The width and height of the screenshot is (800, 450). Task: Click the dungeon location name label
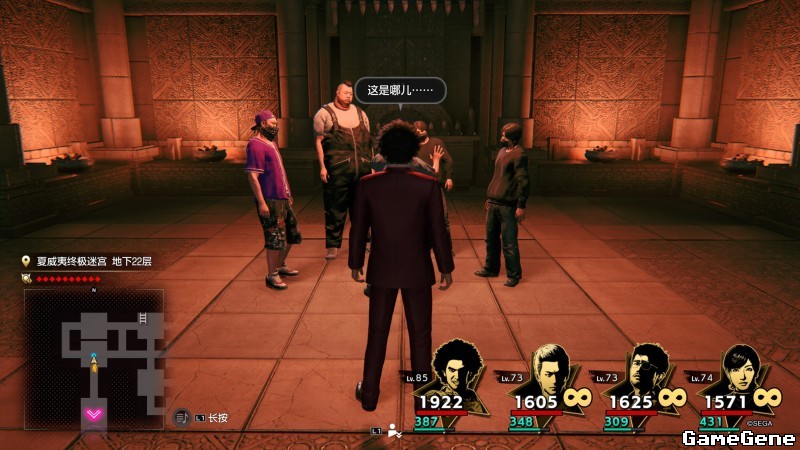94,262
